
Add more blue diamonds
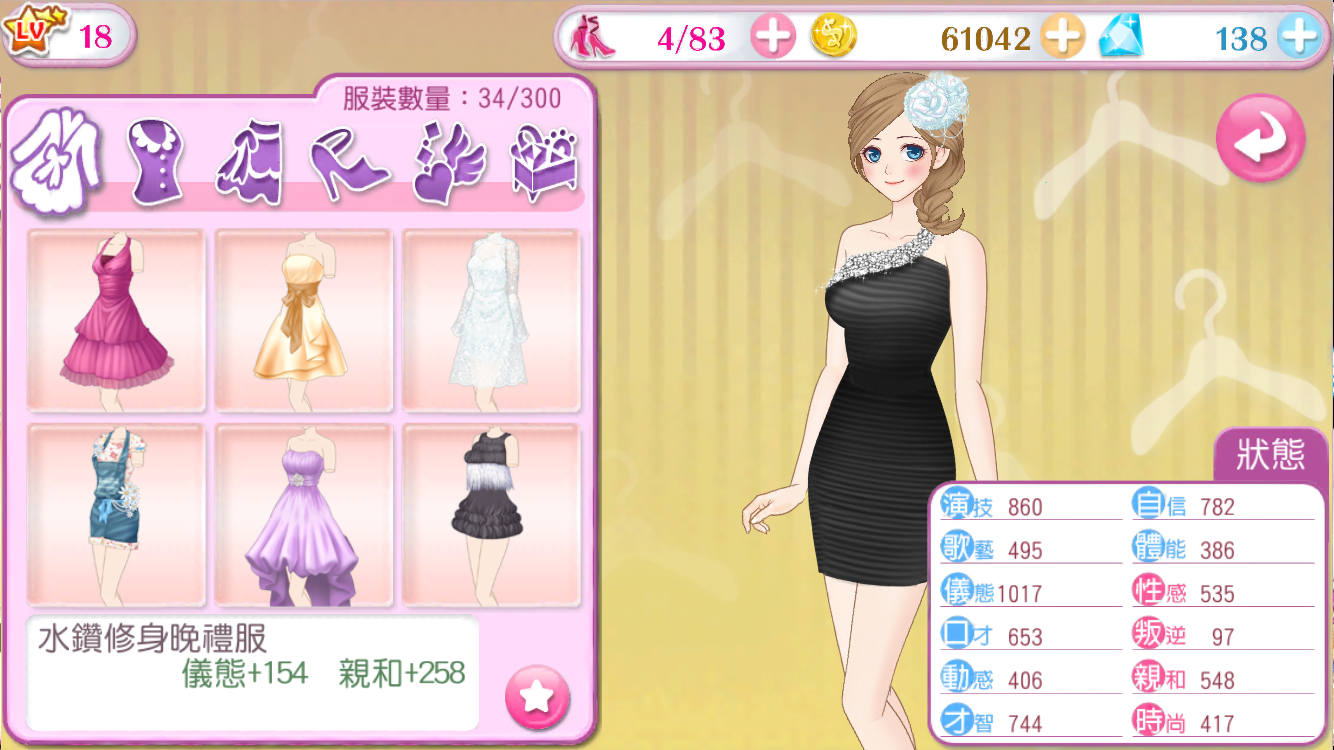point(1299,38)
